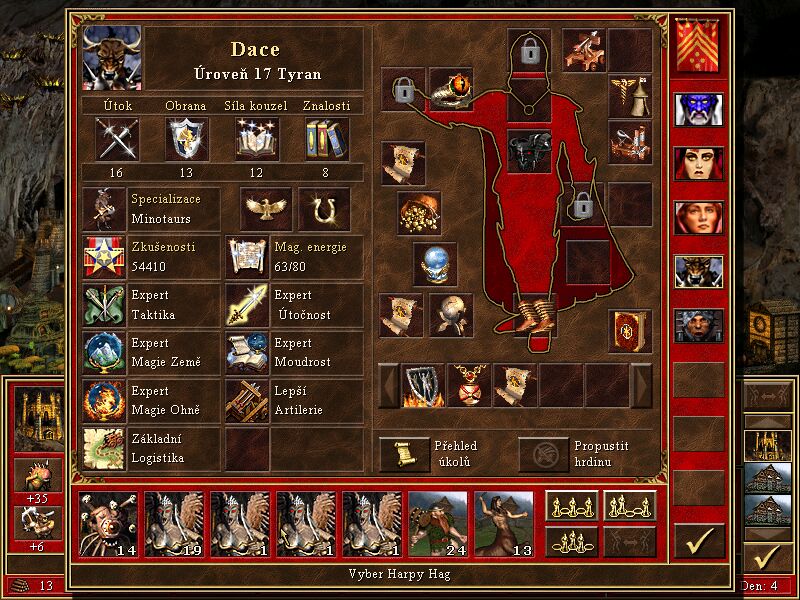Viewport: 800px width, 600px height.
Task: Confirm and close the hero screen with the checkmark
Action: (699, 540)
